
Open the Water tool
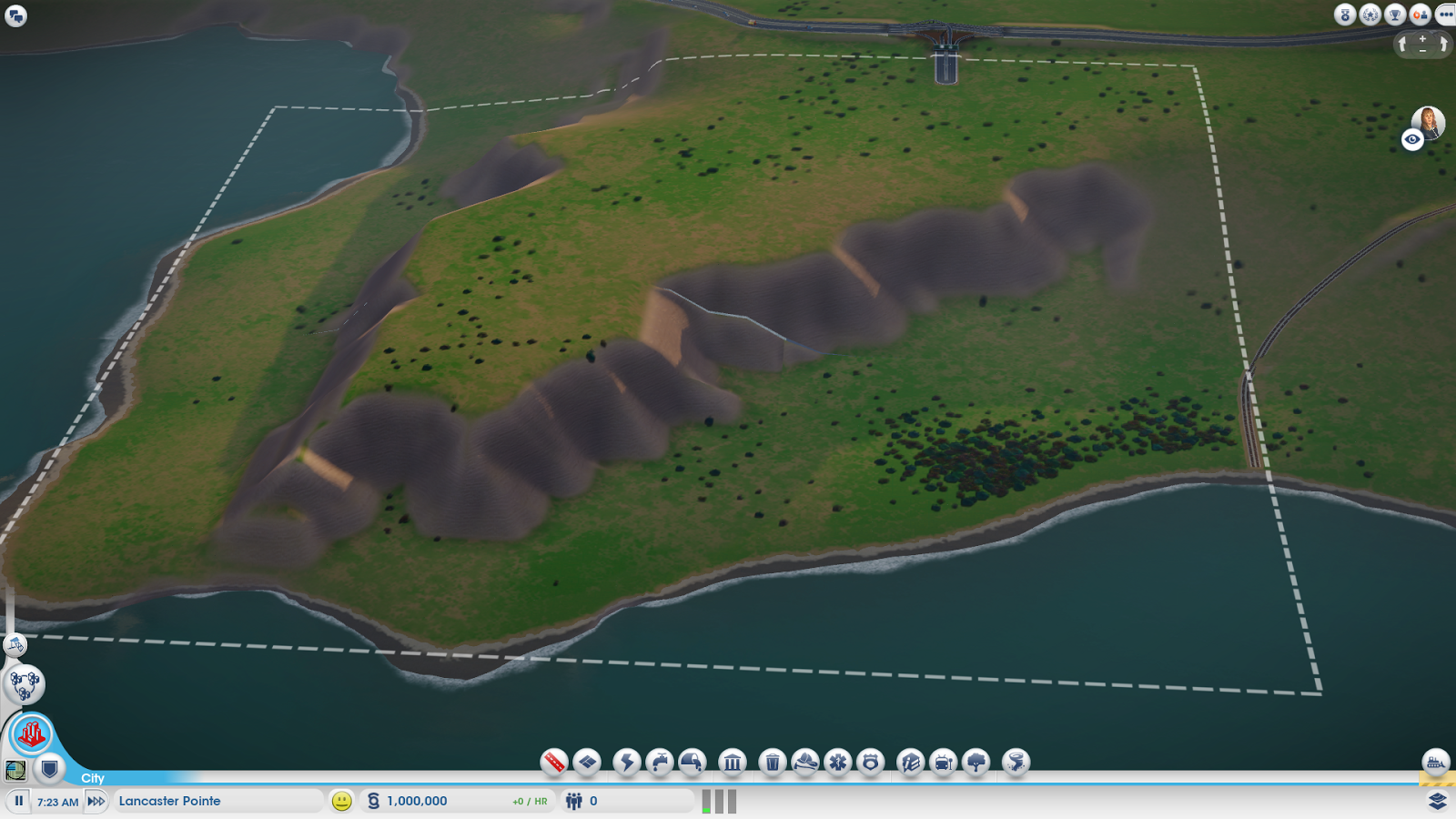point(659,764)
